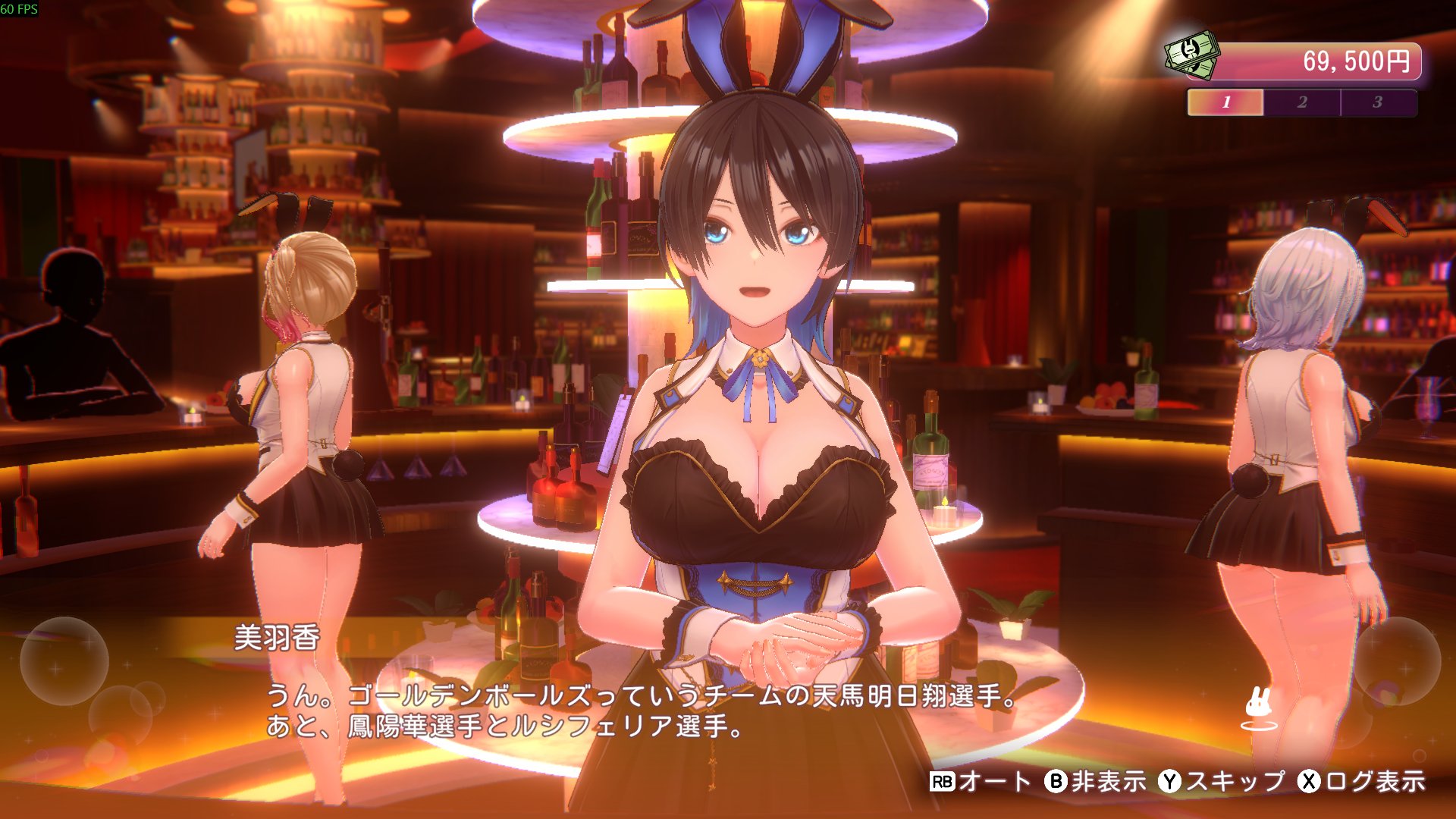Select the highlighted segment numbered 1
The image size is (1456, 819).
pos(1225,102)
